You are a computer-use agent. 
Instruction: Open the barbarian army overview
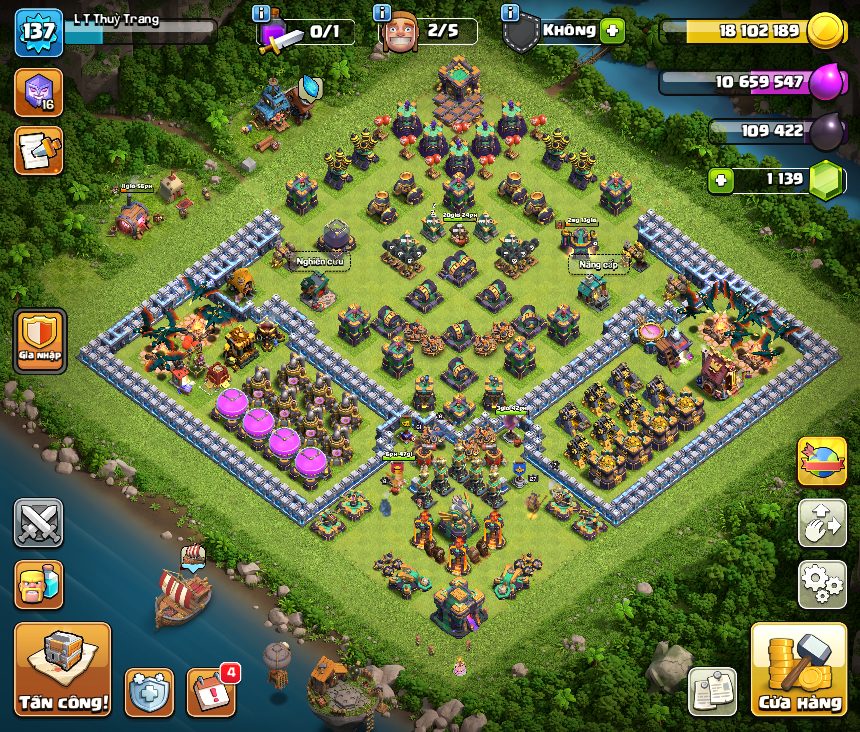point(39,584)
